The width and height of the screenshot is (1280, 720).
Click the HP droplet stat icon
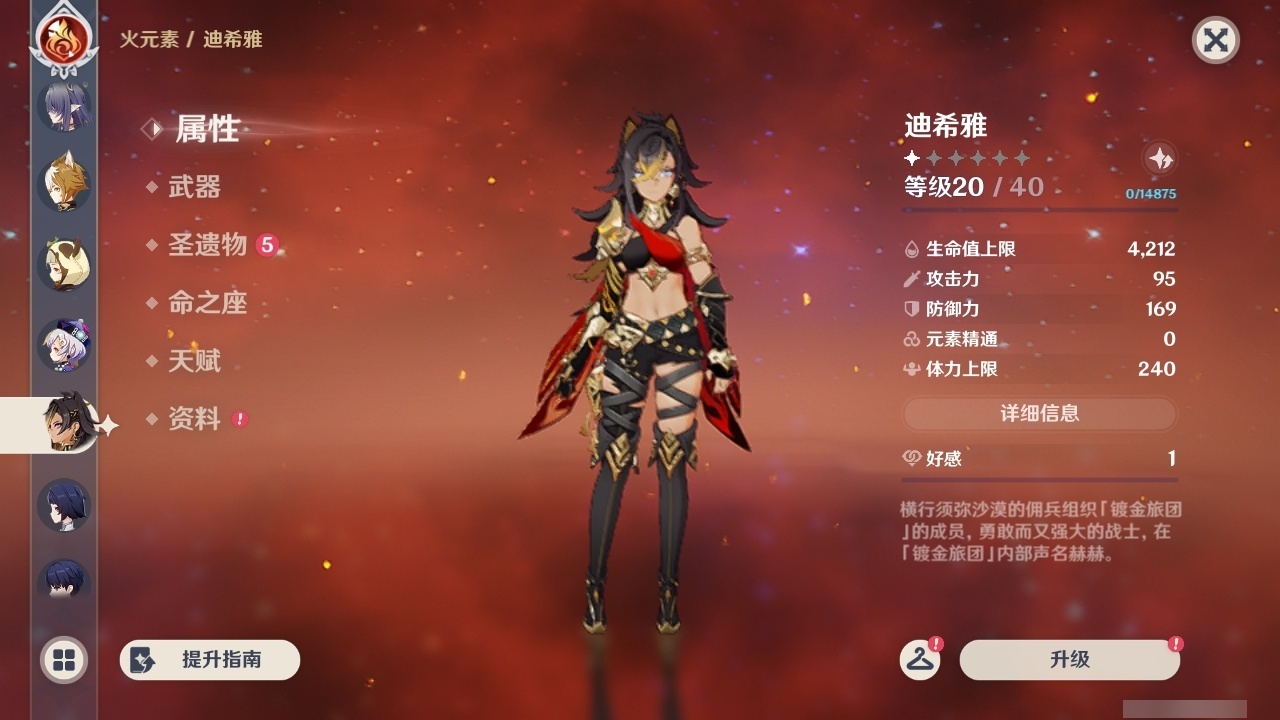tap(910, 249)
